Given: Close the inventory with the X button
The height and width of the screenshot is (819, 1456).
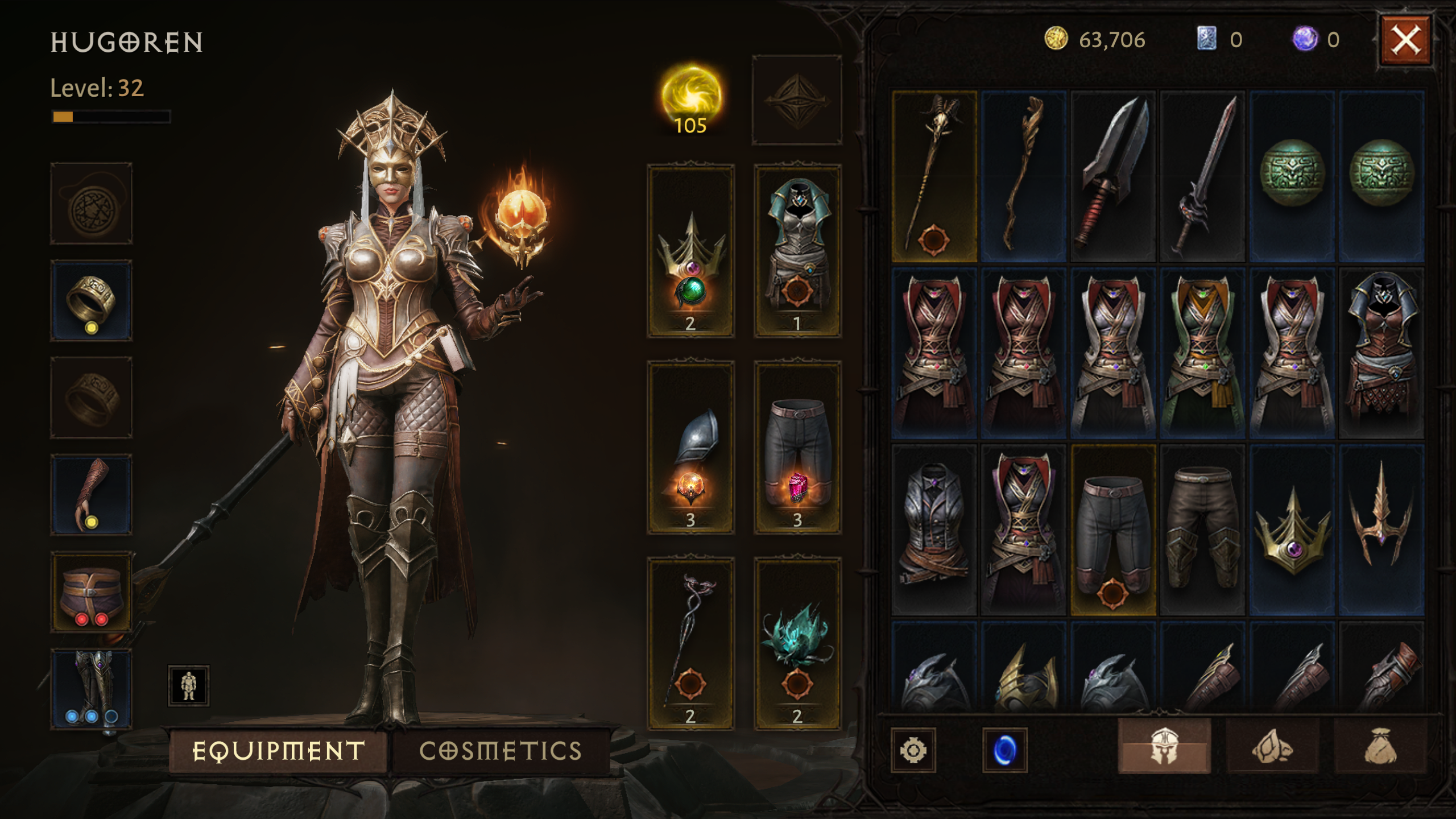Looking at the screenshot, I should [1405, 40].
